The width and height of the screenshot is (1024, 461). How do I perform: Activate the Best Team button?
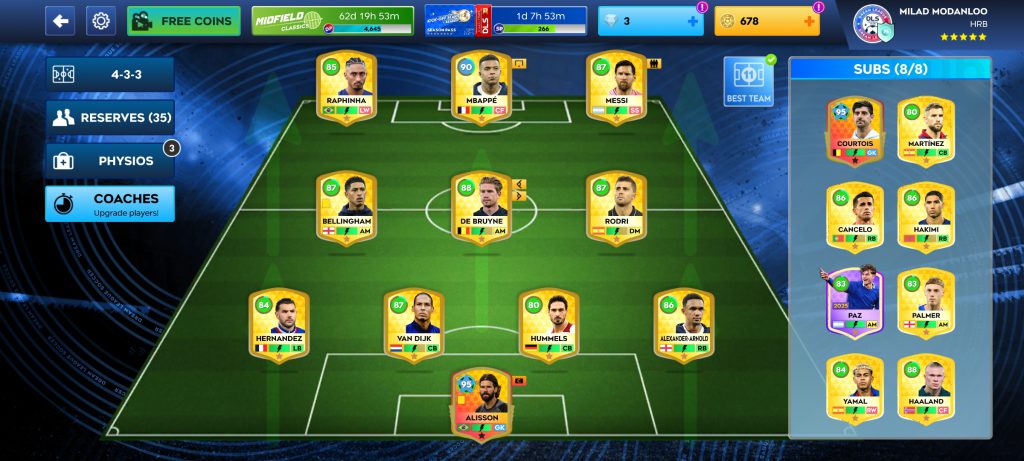[x=749, y=82]
